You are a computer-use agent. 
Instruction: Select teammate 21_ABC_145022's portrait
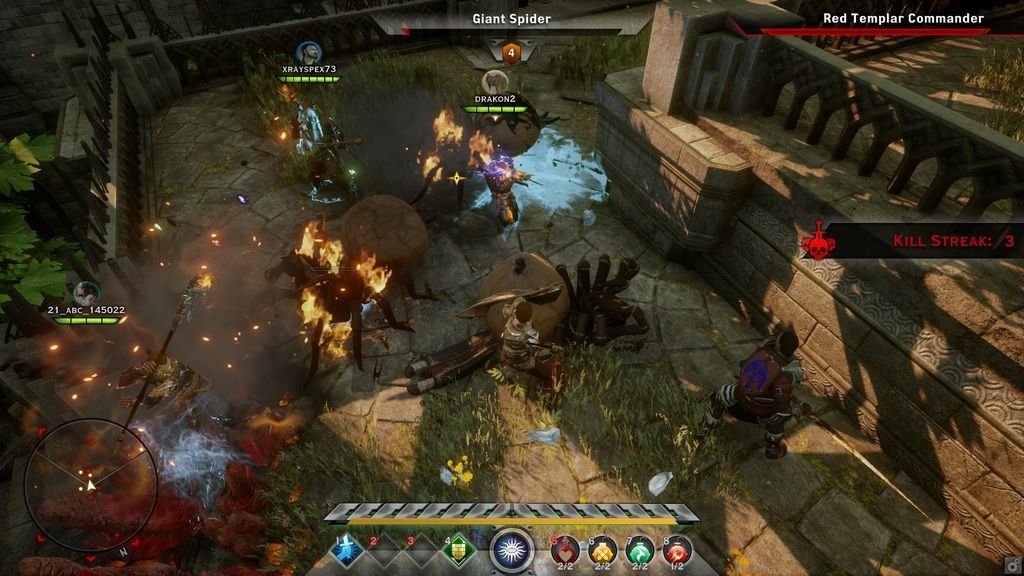pyautogui.click(x=86, y=293)
